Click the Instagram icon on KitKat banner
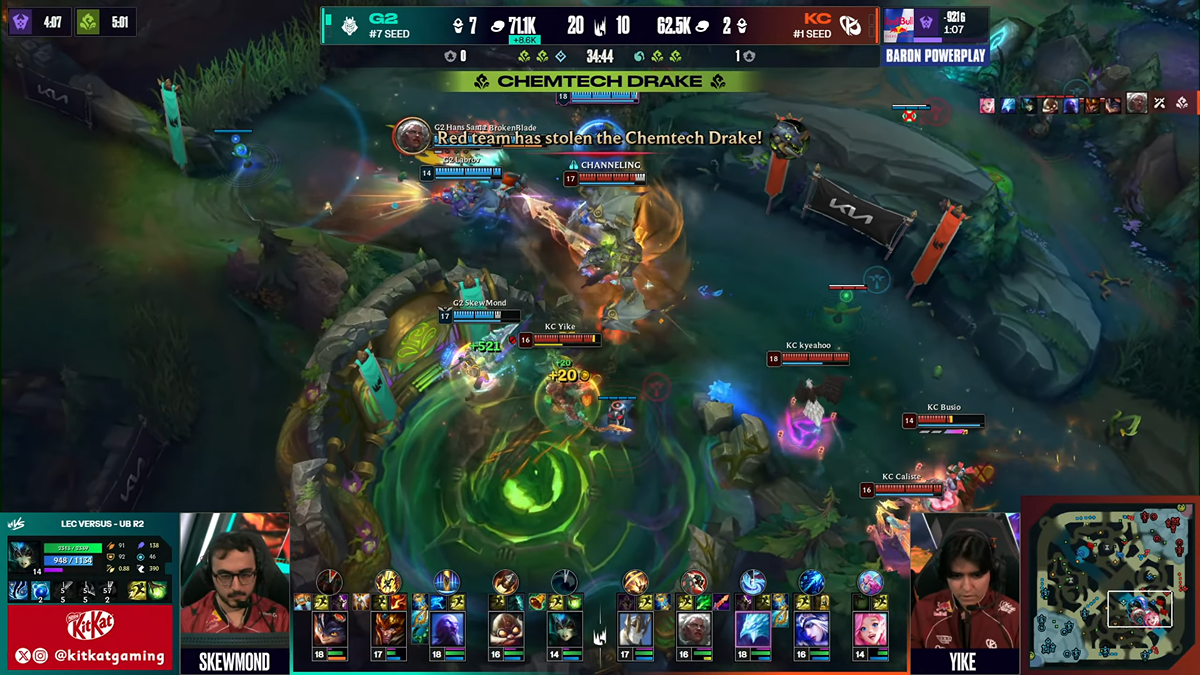This screenshot has height=675, width=1200. 41,656
